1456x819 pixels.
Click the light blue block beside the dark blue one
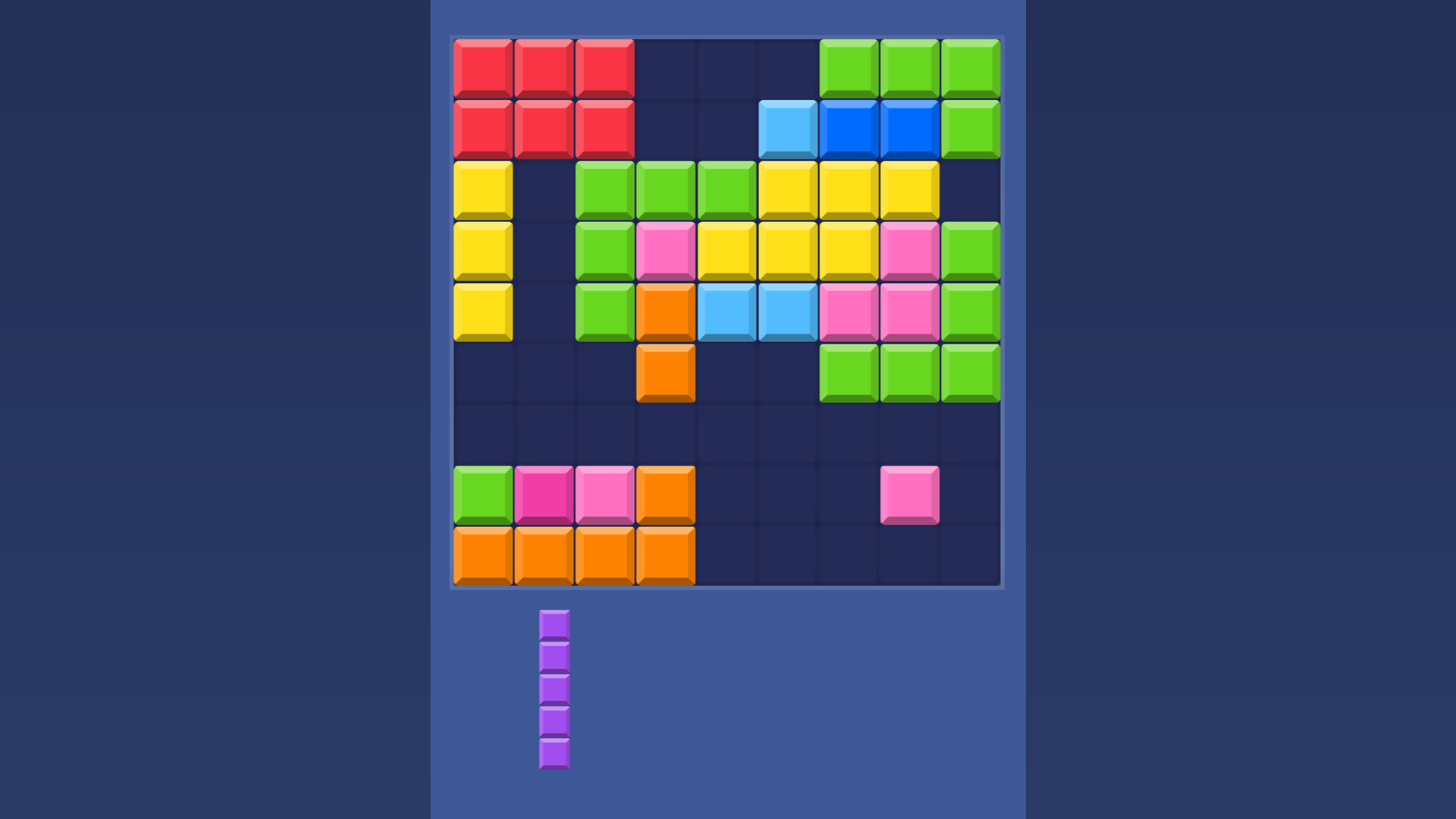tap(786, 129)
